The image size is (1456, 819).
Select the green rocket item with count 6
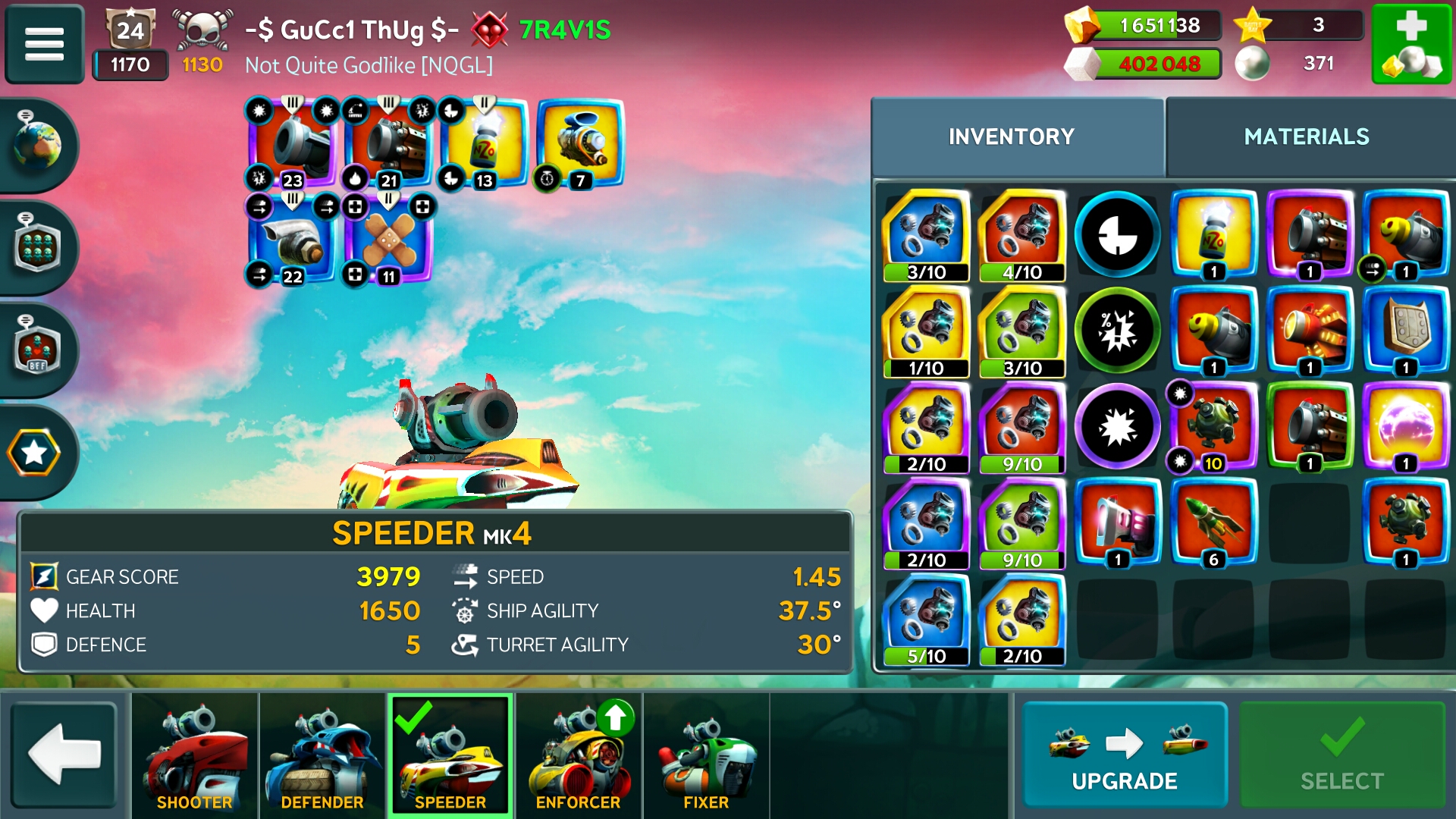1213,523
